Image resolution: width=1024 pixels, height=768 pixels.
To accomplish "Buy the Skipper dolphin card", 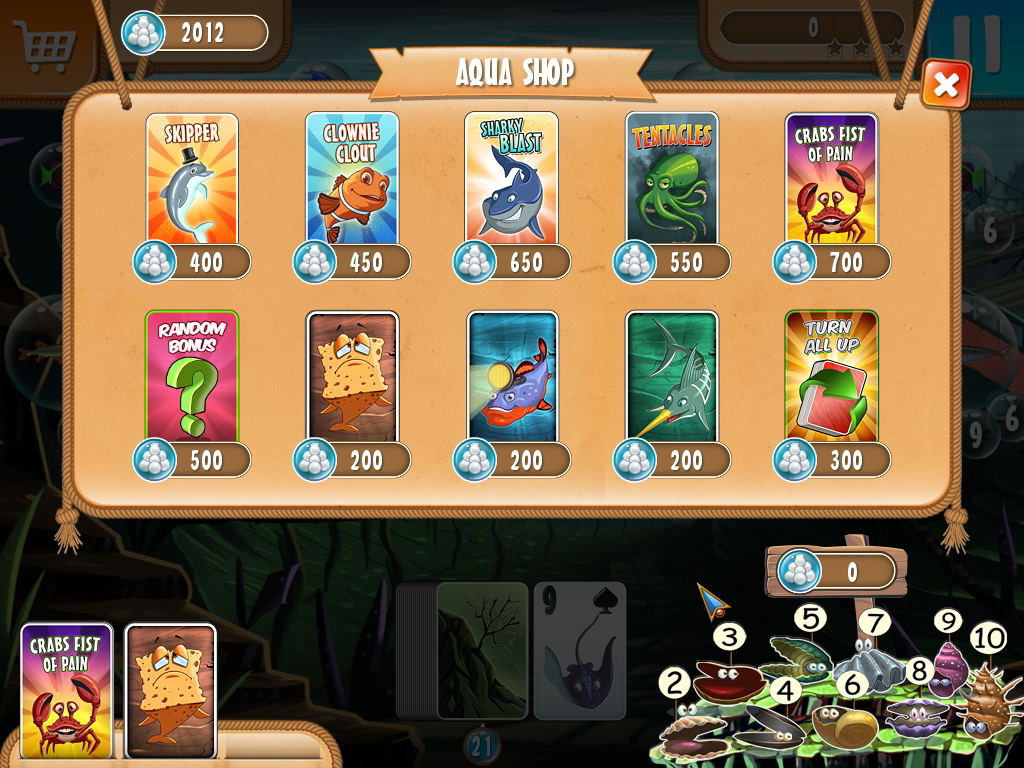I will click(192, 180).
